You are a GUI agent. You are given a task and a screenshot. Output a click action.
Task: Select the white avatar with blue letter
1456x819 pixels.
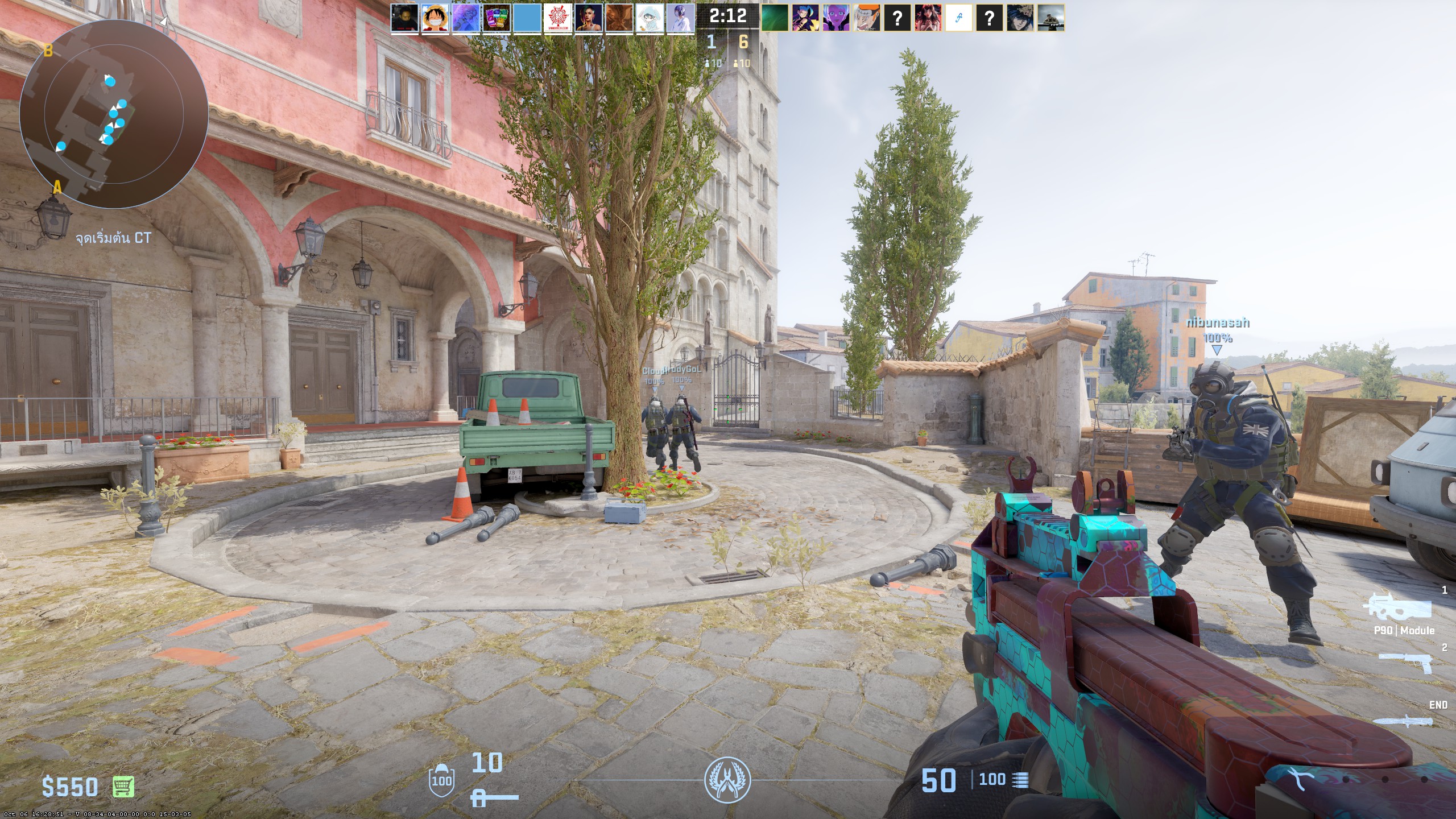click(959, 18)
